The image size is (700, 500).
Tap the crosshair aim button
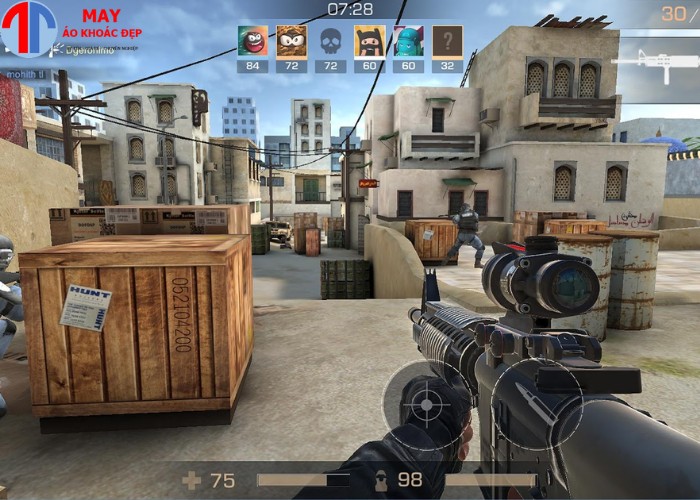pyautogui.click(x=427, y=404)
